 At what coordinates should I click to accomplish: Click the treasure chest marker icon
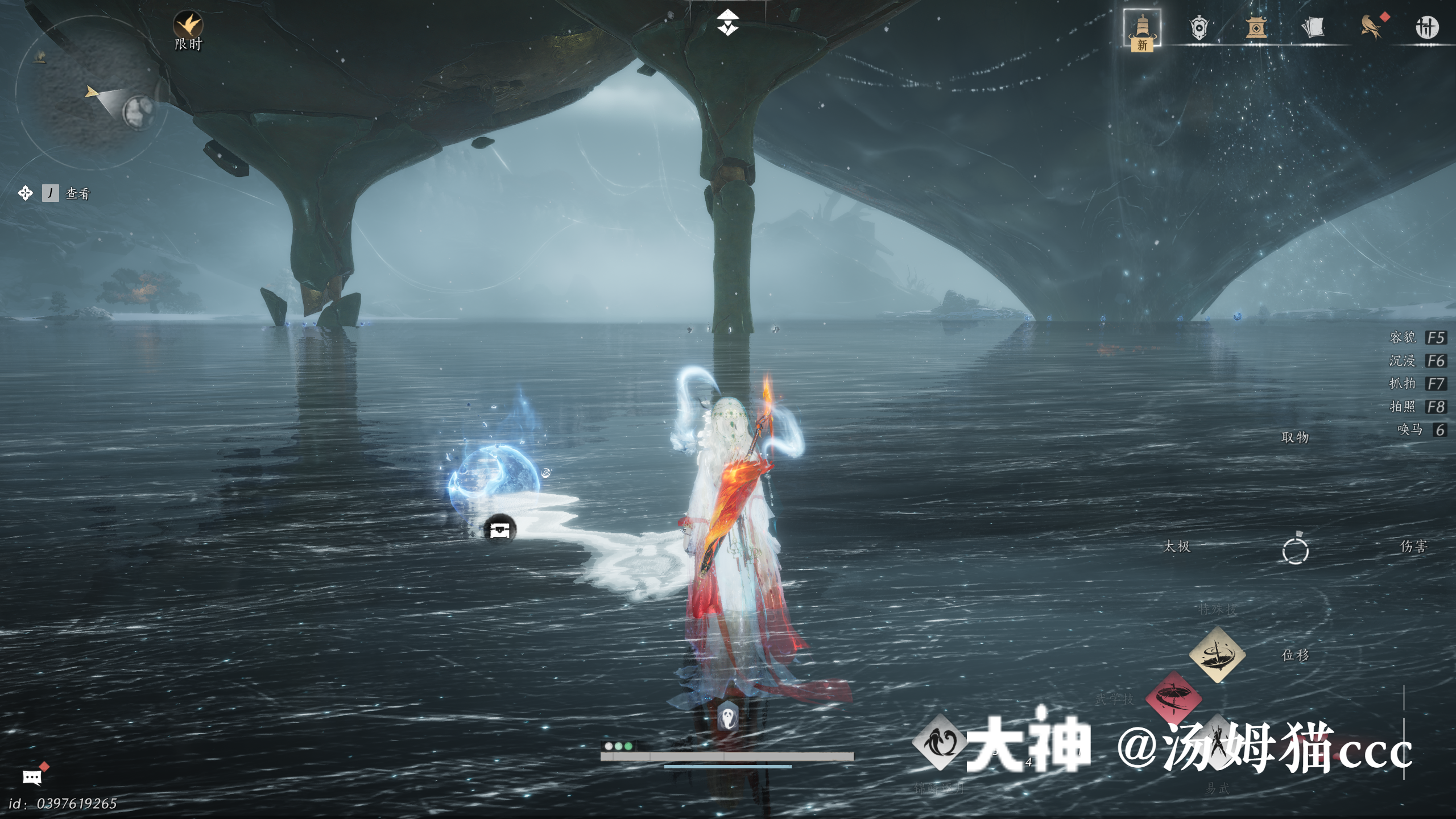coord(499,530)
